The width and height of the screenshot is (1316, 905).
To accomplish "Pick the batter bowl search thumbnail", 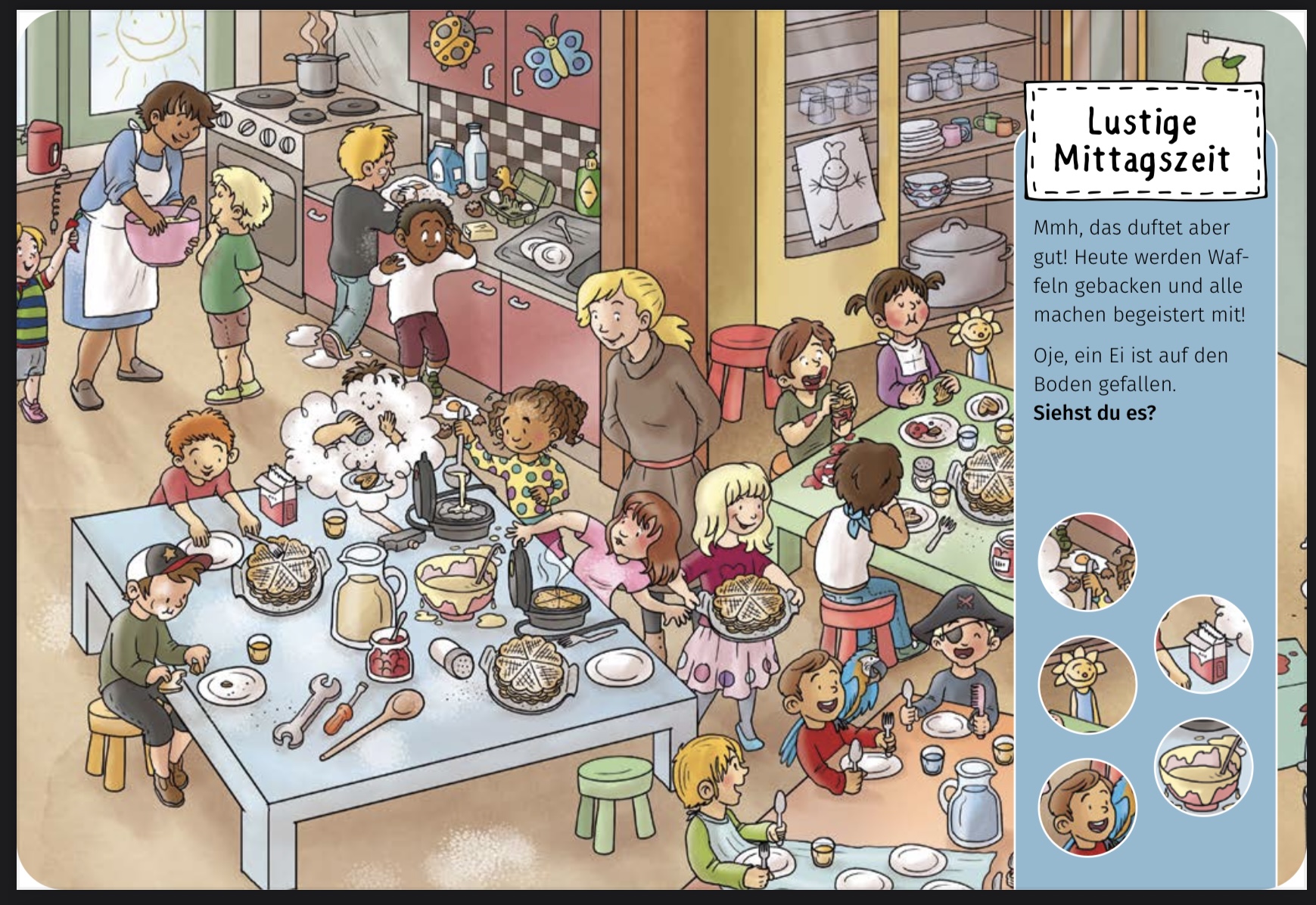I will (1202, 767).
